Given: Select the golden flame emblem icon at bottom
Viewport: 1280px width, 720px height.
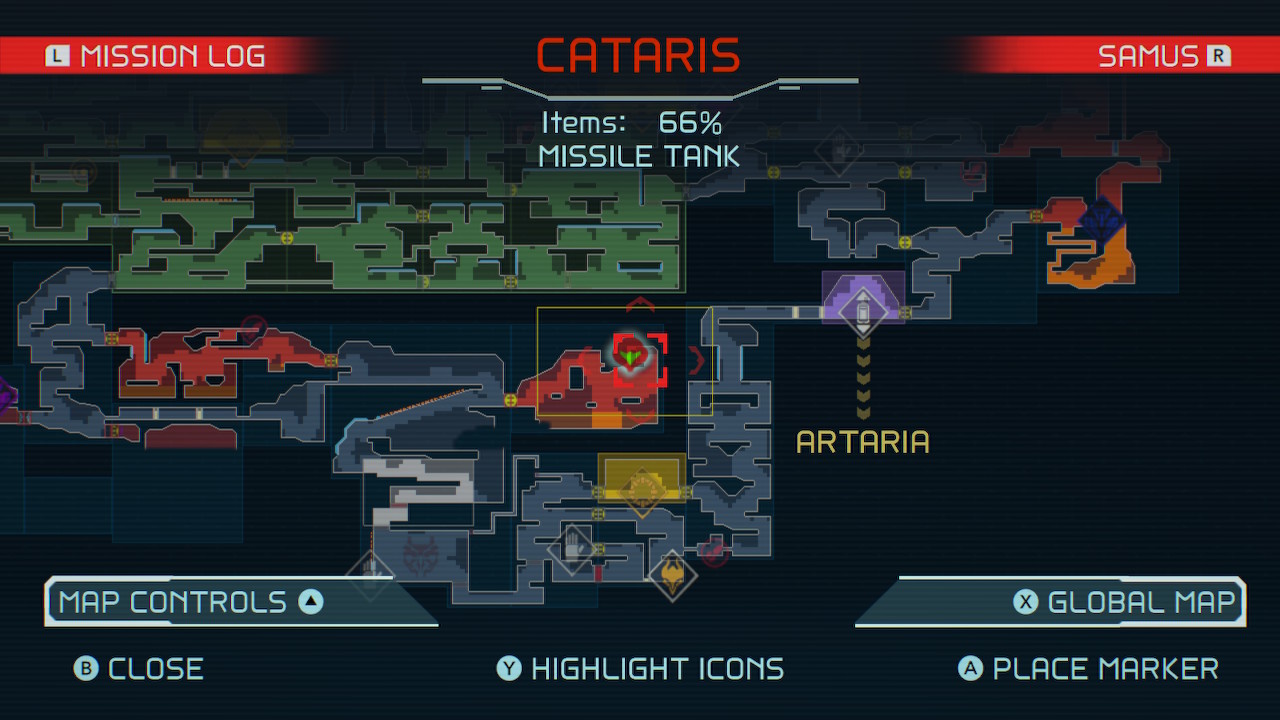Looking at the screenshot, I should (672, 575).
